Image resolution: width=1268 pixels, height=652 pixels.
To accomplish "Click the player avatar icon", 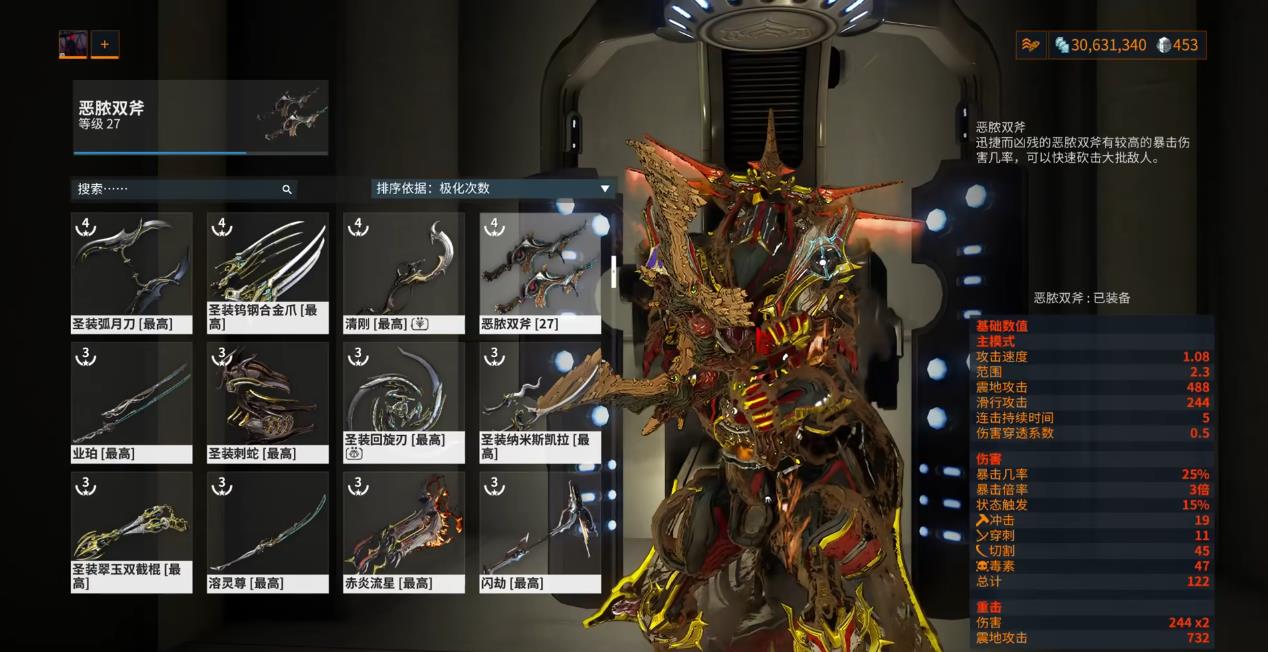I will point(73,44).
